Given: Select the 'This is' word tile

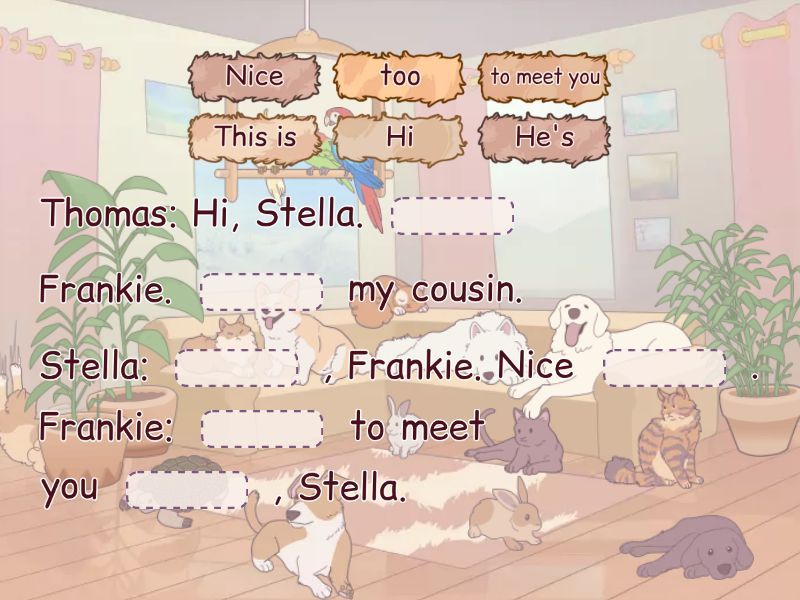Looking at the screenshot, I should pos(254,137).
